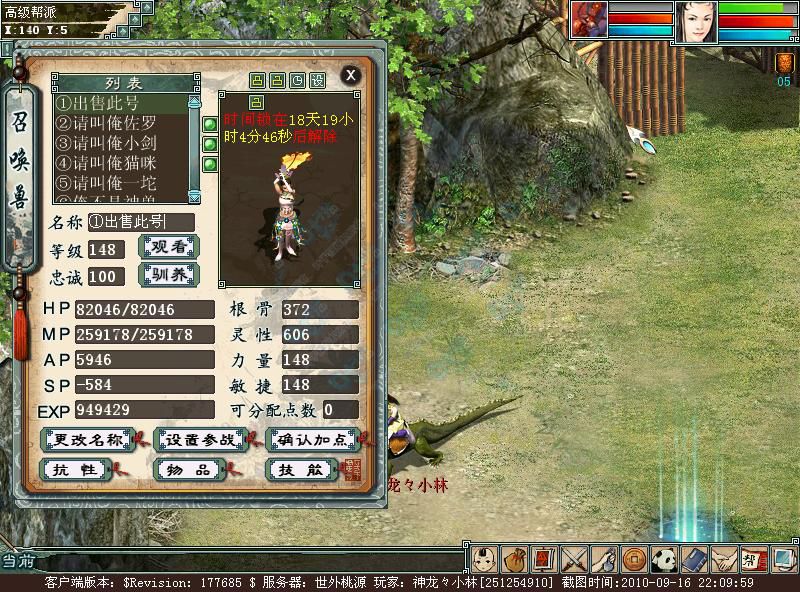The image size is (800, 592).
Task: Open the 帮 guild icon
Action: coord(754,559)
